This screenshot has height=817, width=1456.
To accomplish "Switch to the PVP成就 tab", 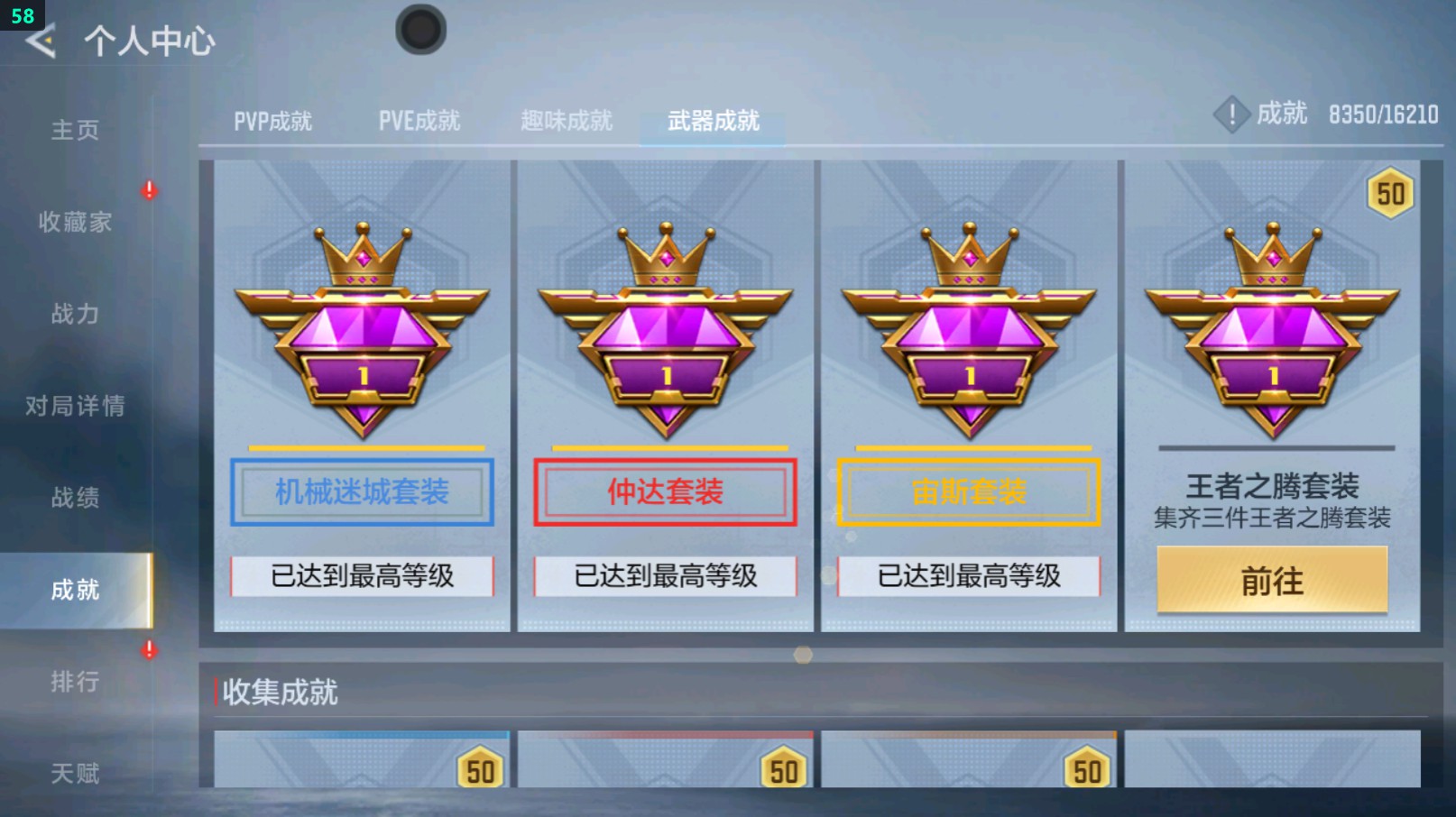I will [271, 120].
